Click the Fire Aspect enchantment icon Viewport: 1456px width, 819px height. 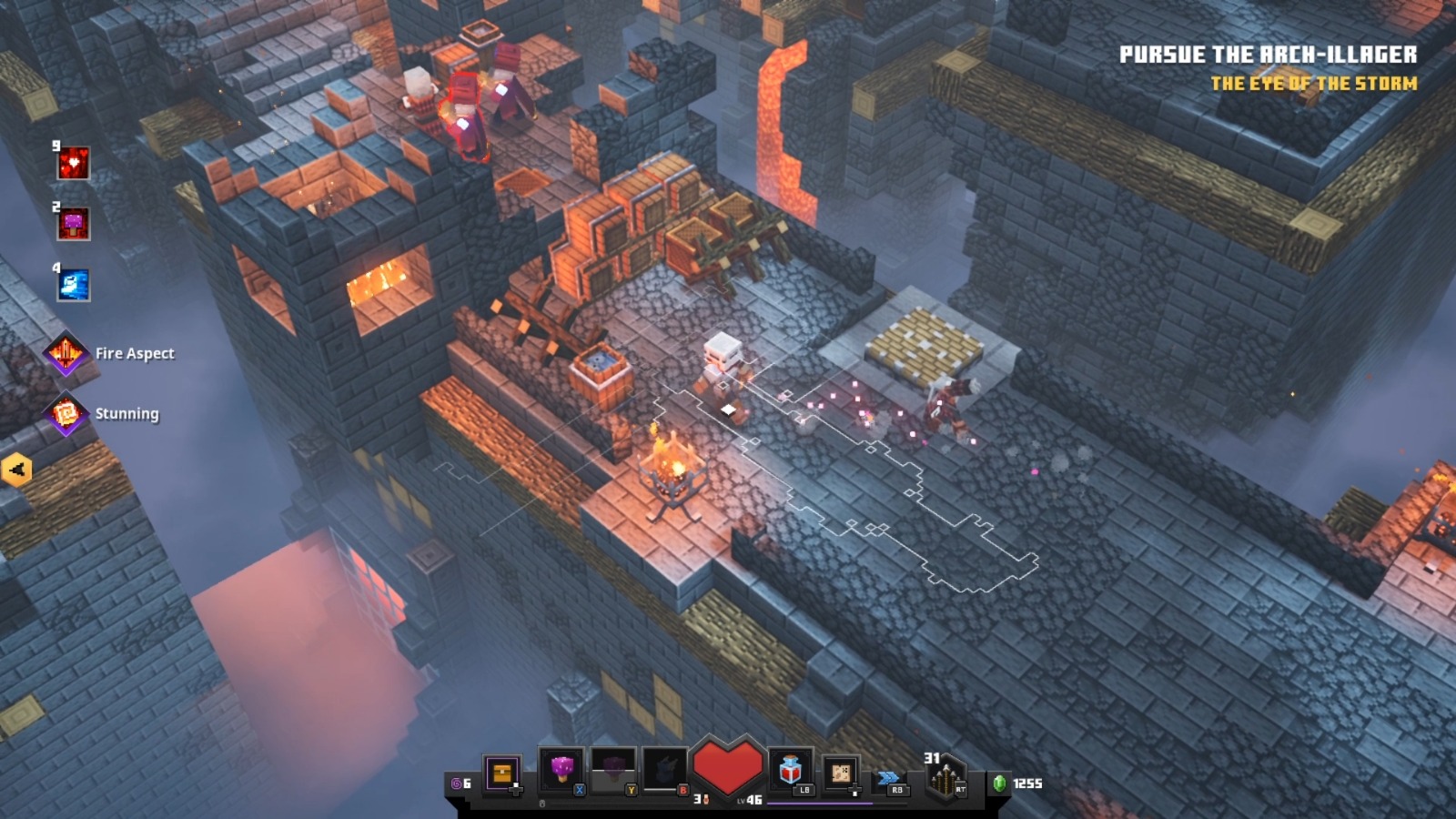click(x=64, y=352)
